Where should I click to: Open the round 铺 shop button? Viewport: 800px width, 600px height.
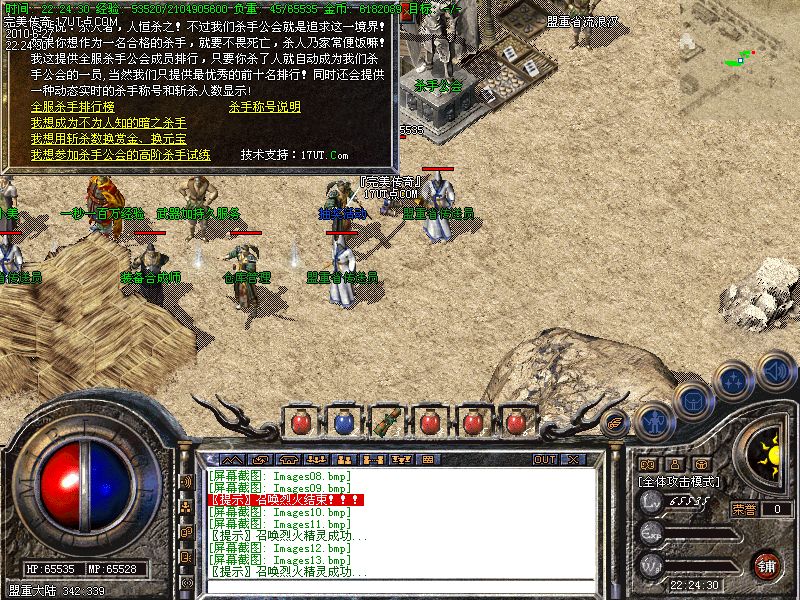[x=766, y=566]
